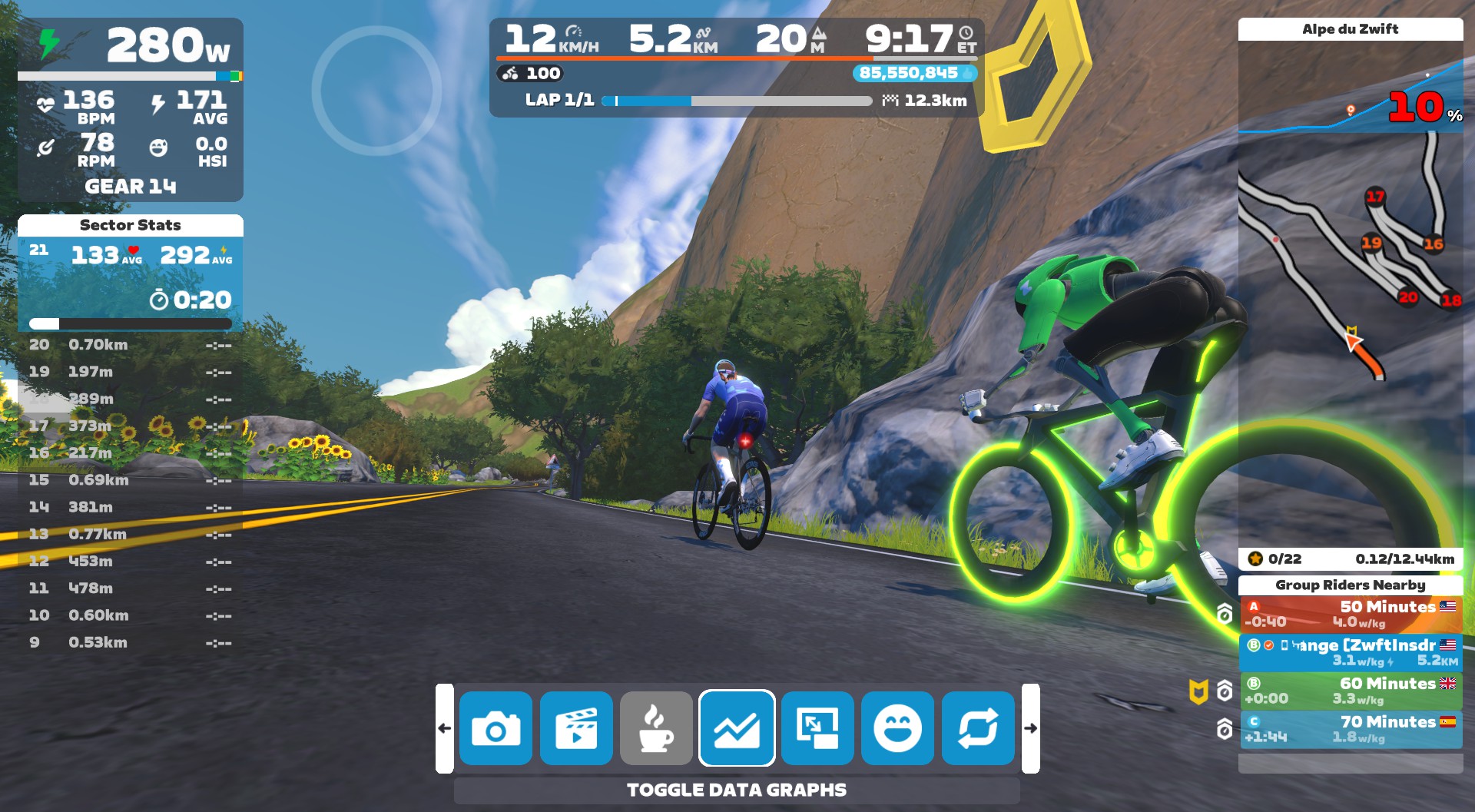
Task: Open the smiley face emote button
Action: coord(897,728)
